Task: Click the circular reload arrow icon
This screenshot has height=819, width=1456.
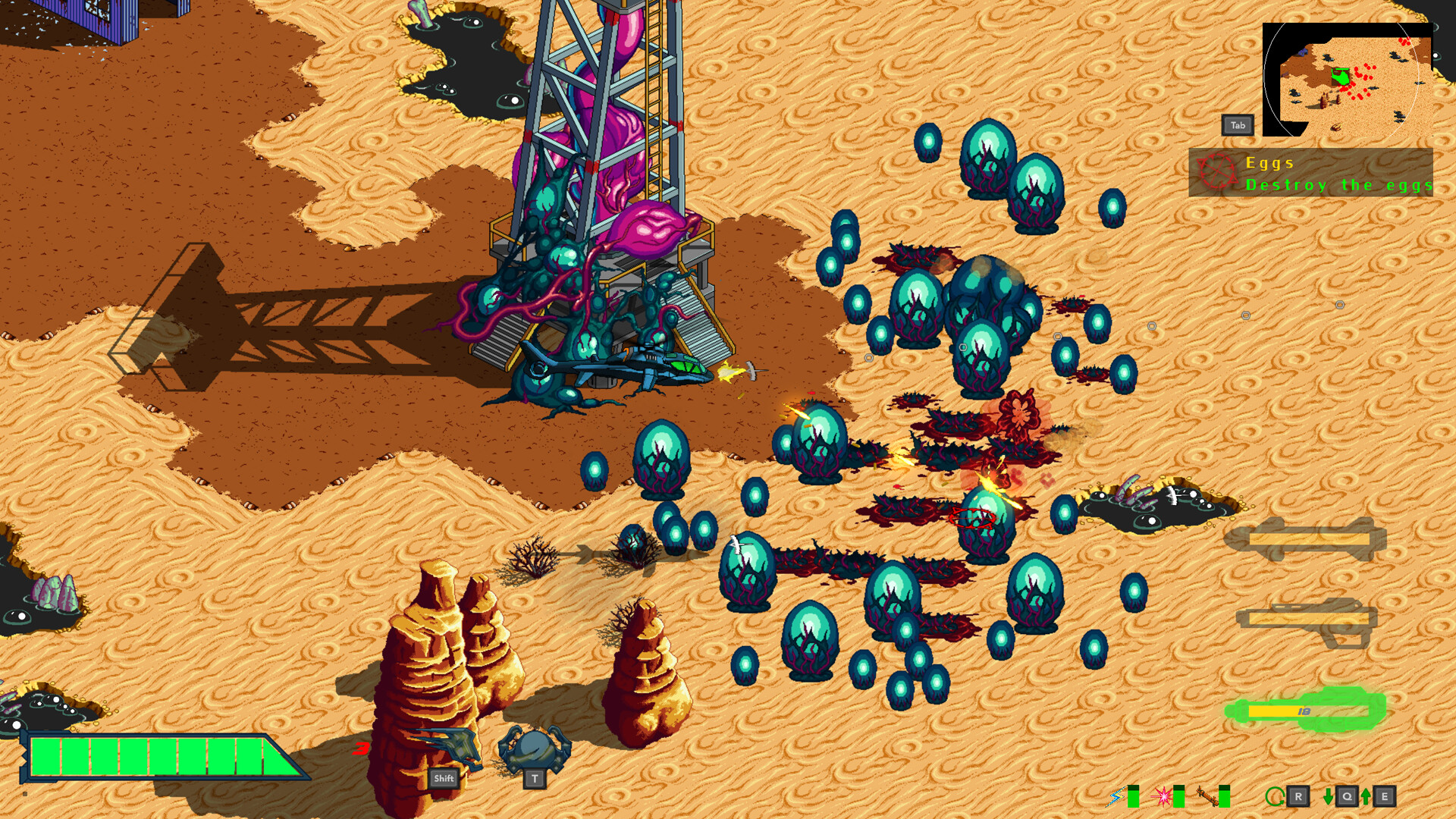Action: pos(1276,796)
